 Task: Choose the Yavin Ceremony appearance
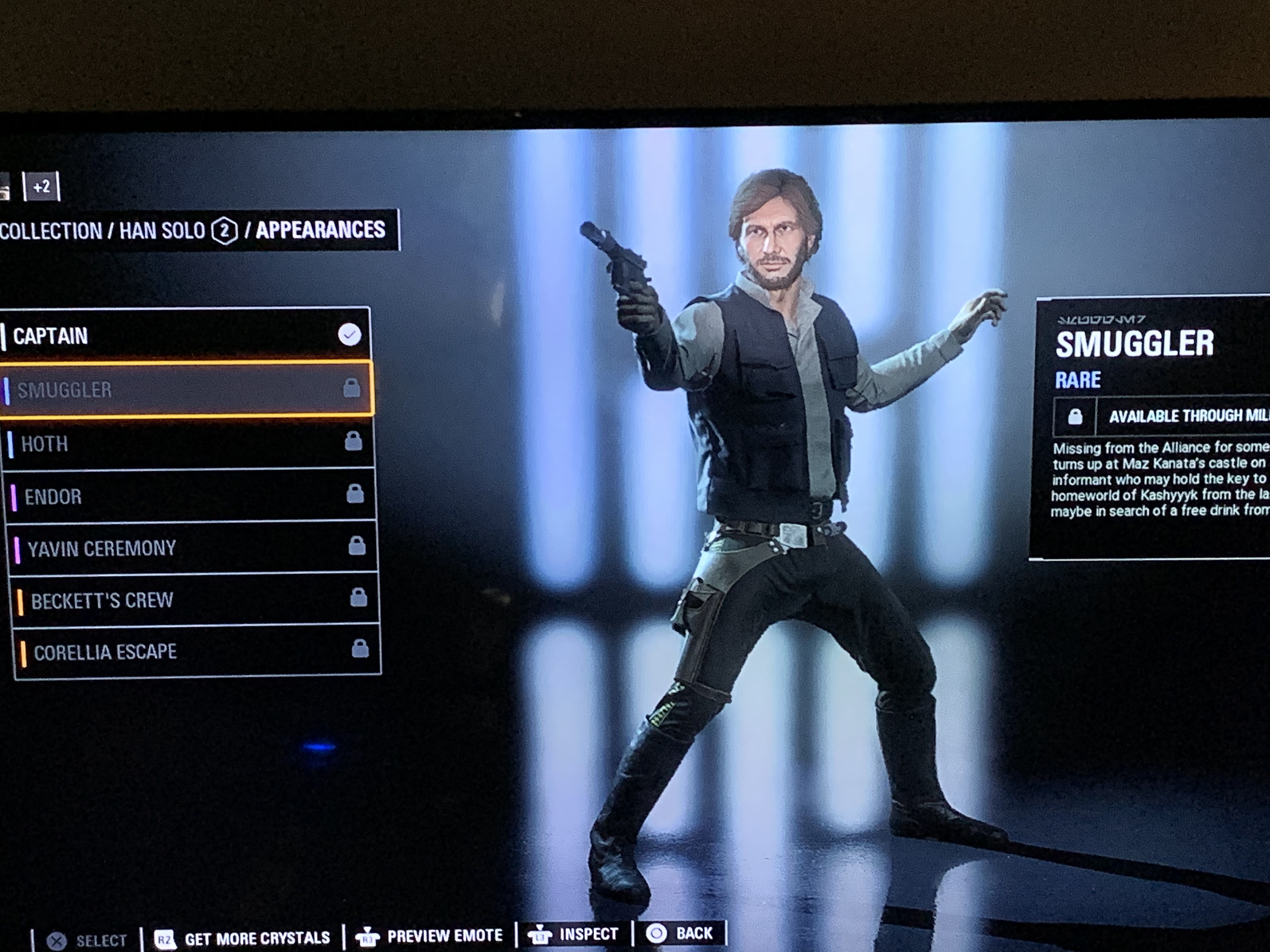click(x=193, y=548)
